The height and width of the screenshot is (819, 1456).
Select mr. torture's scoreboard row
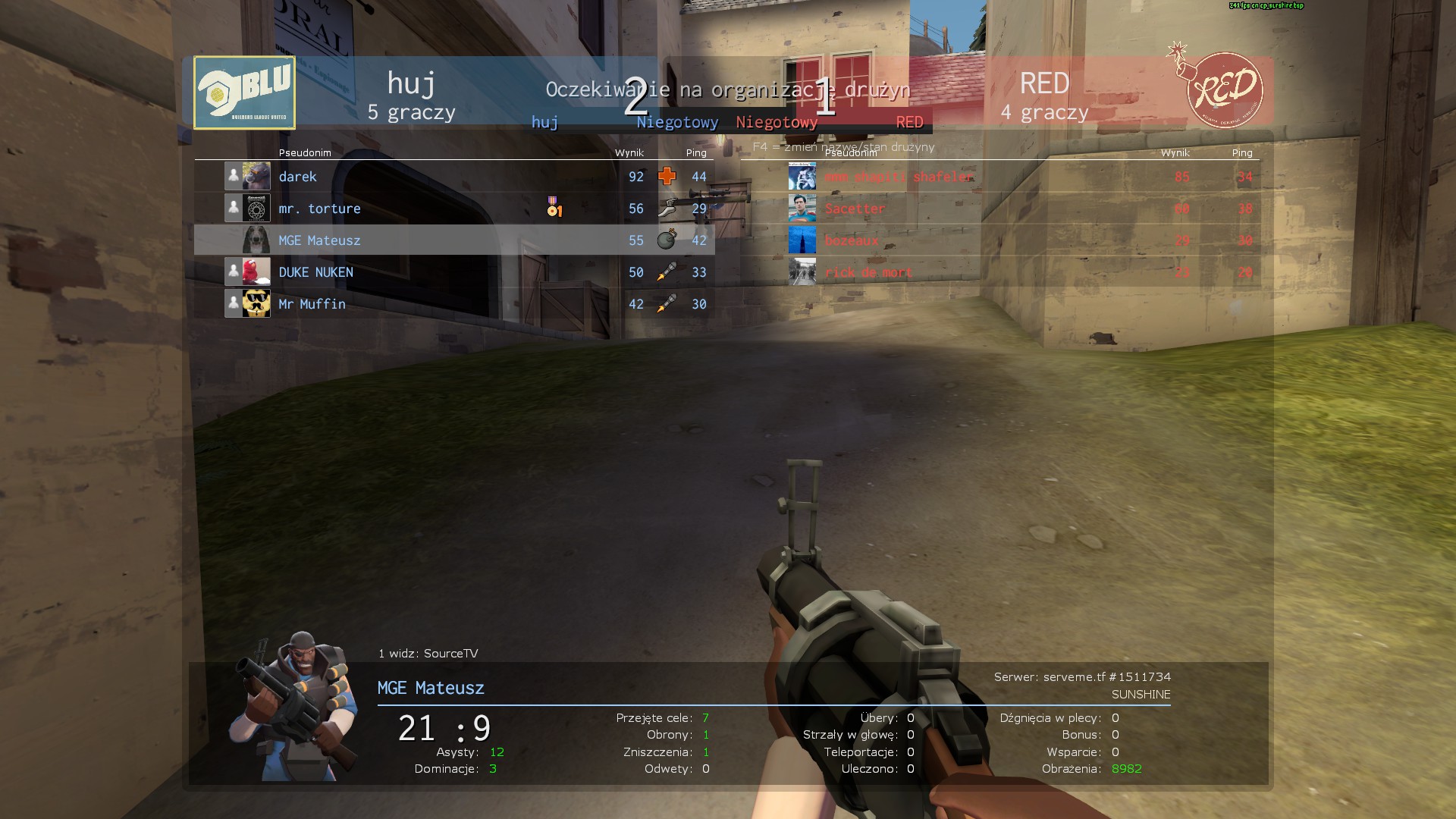point(453,209)
